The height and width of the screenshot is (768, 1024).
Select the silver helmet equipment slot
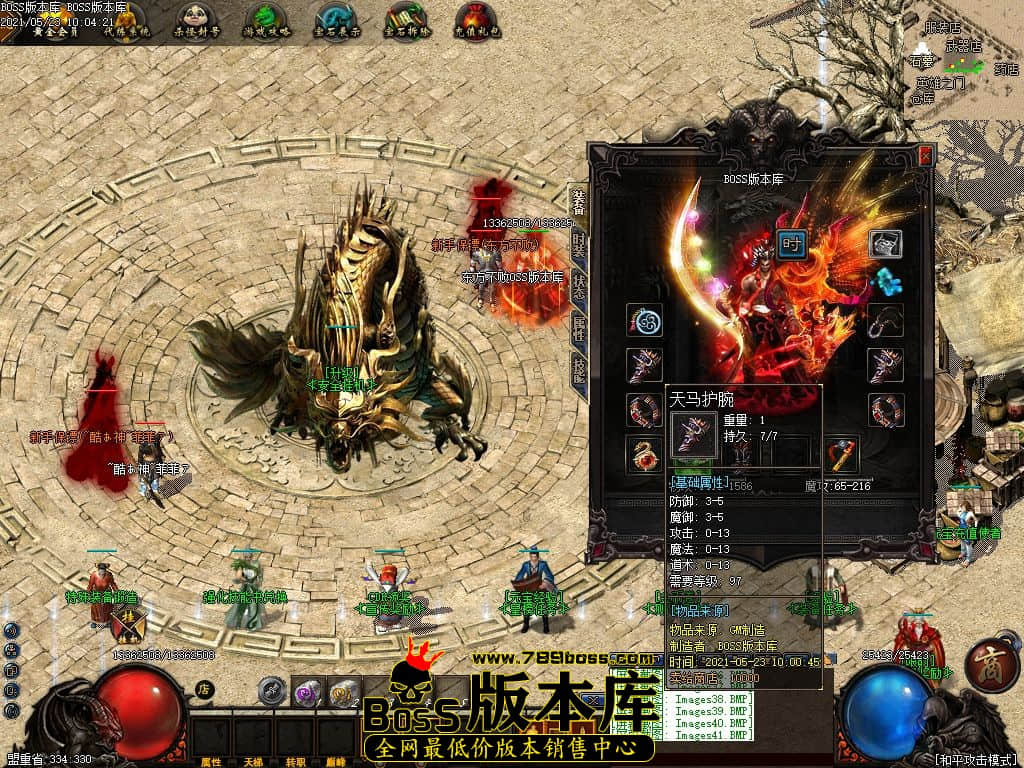[x=885, y=243]
